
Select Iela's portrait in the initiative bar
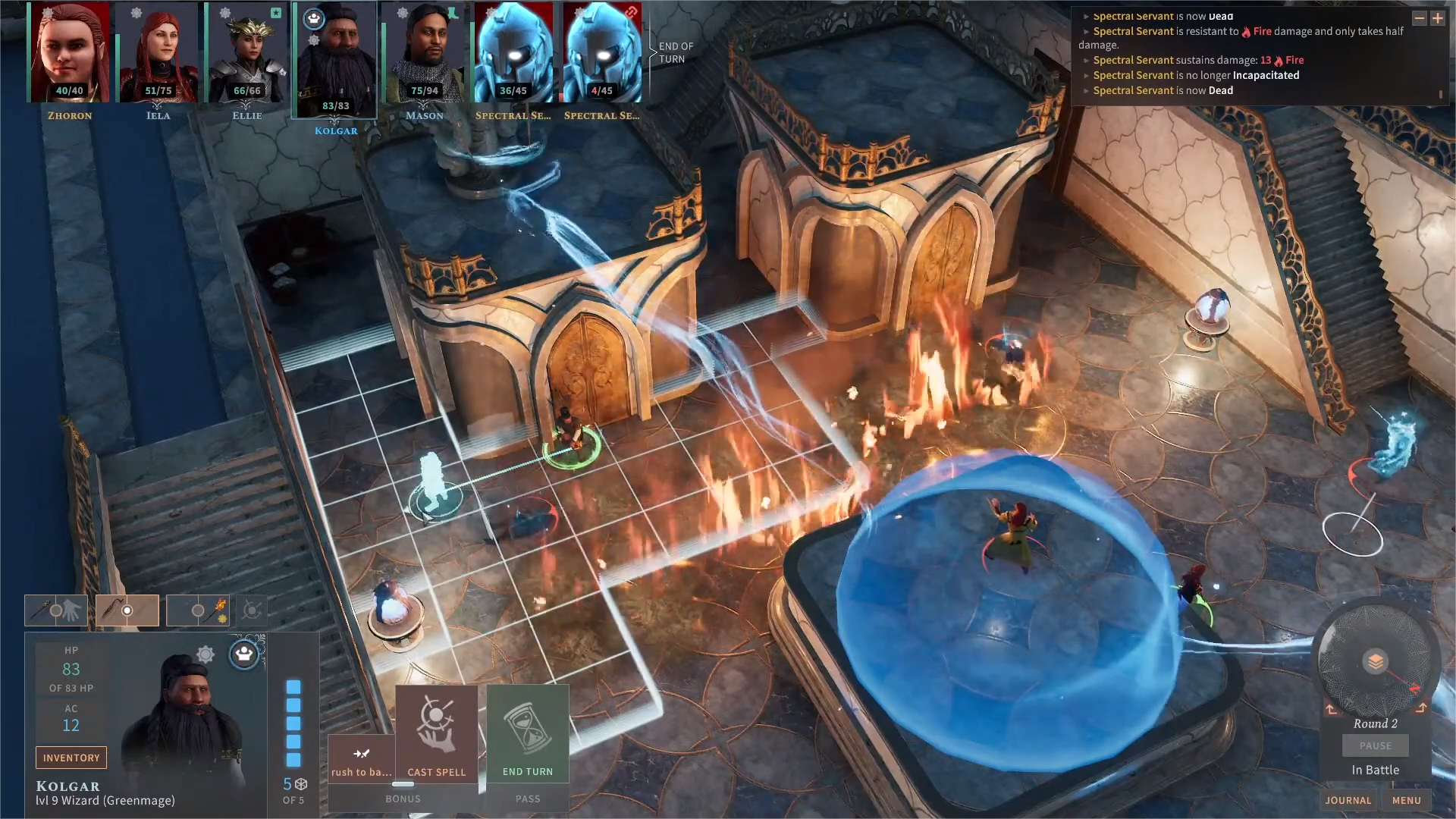pos(158,53)
